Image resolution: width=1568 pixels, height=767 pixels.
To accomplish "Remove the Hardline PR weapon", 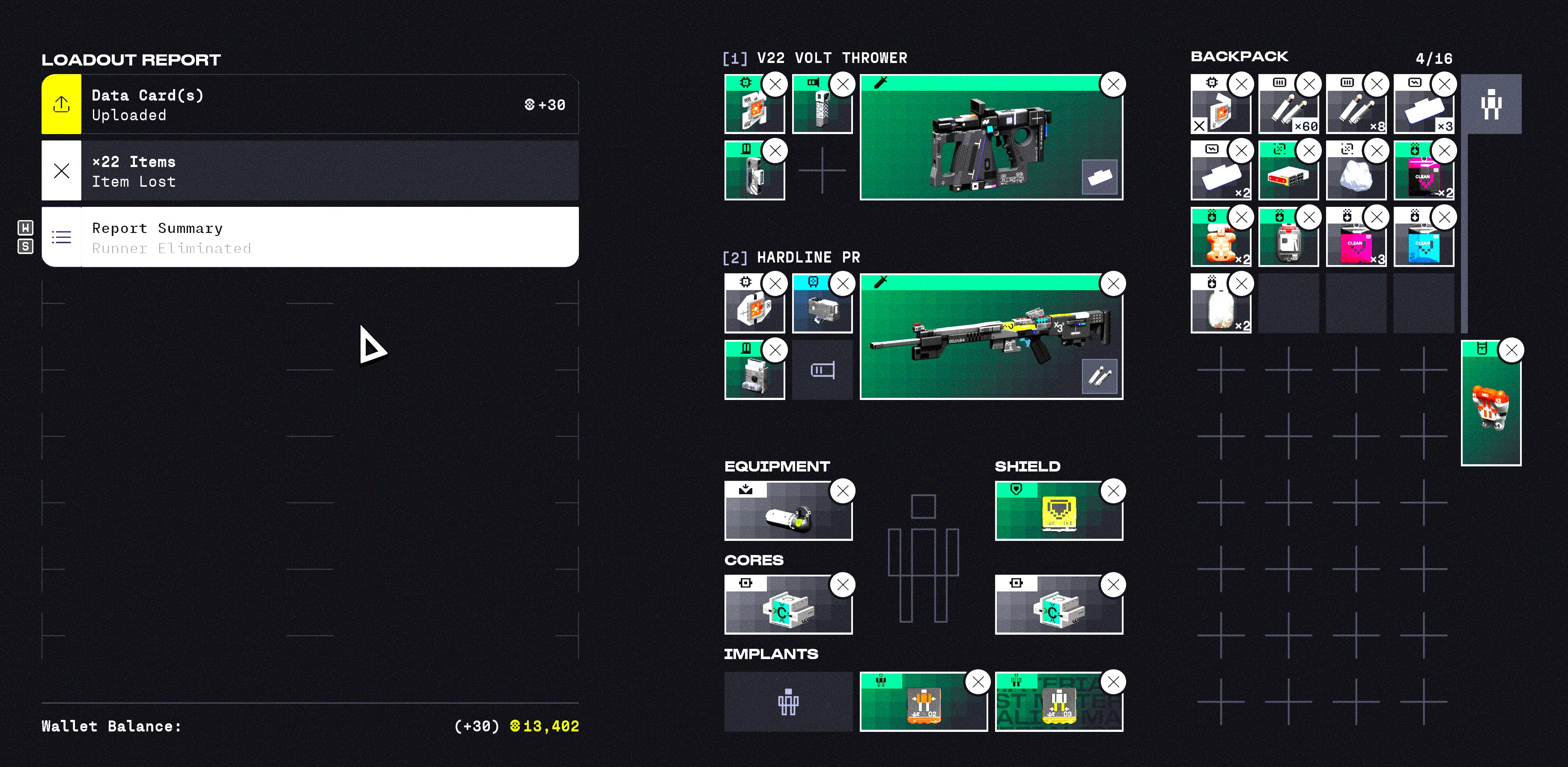I will 1113,284.
